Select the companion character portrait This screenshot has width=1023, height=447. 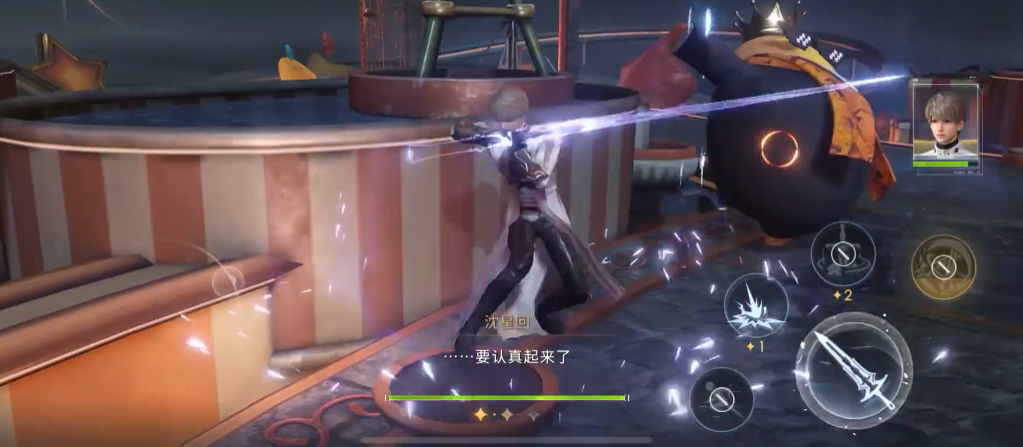pos(946,123)
